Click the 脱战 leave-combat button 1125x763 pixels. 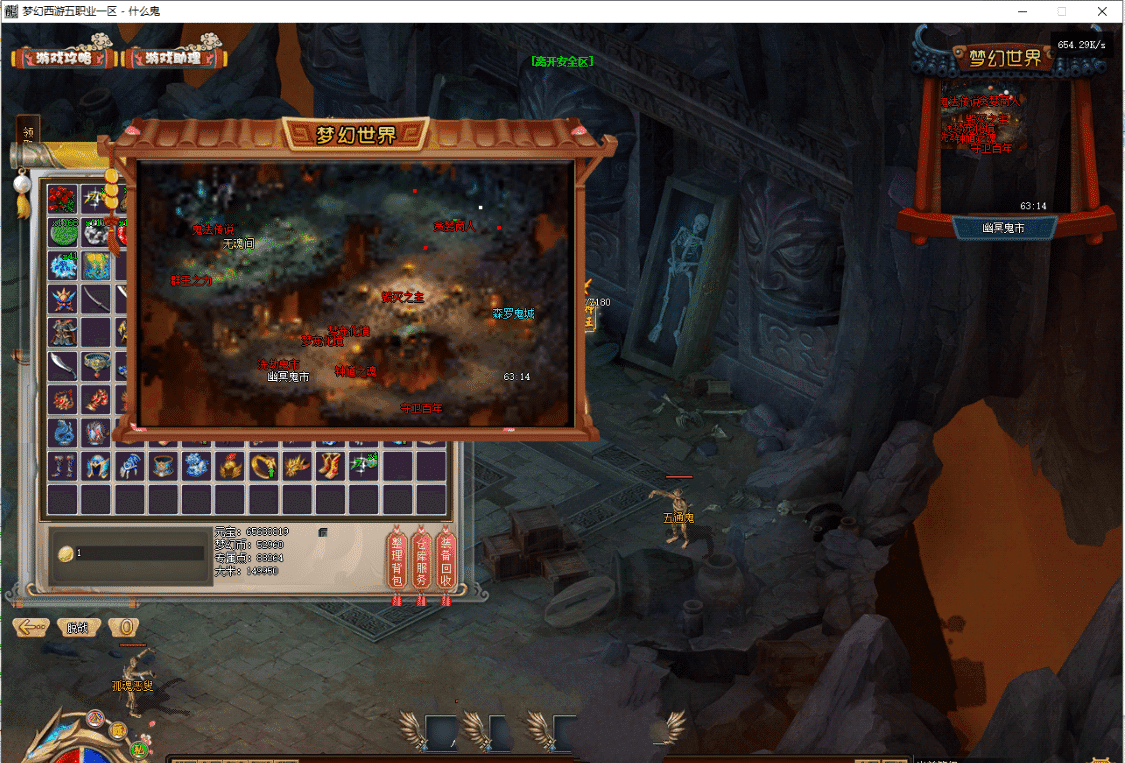pyautogui.click(x=78, y=628)
